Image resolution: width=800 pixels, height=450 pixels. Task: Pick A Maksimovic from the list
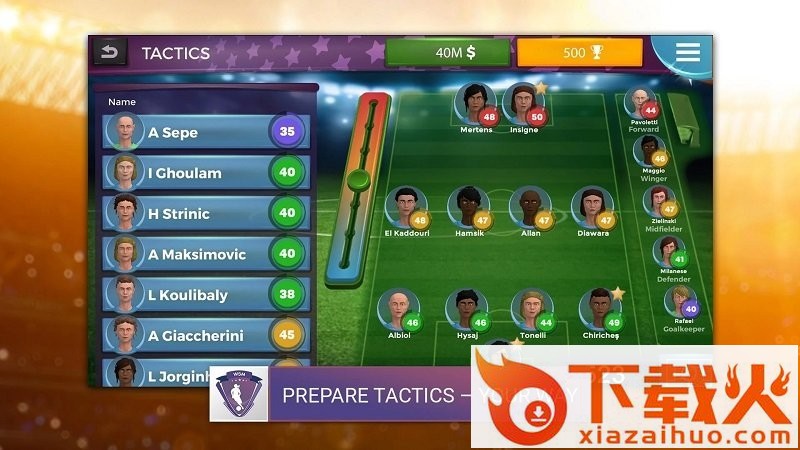205,254
